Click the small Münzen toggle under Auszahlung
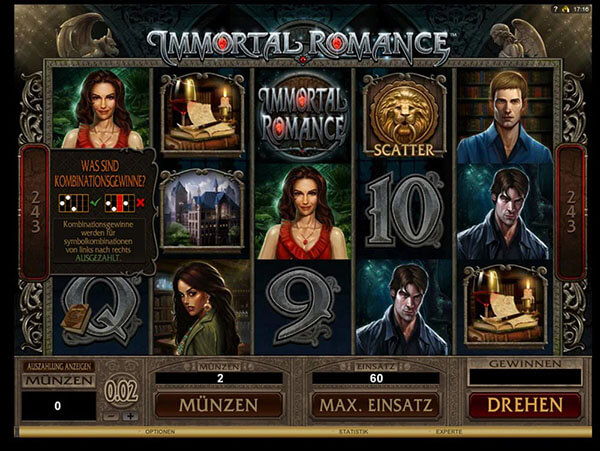Viewport: 600px width, 451px height. tap(58, 380)
